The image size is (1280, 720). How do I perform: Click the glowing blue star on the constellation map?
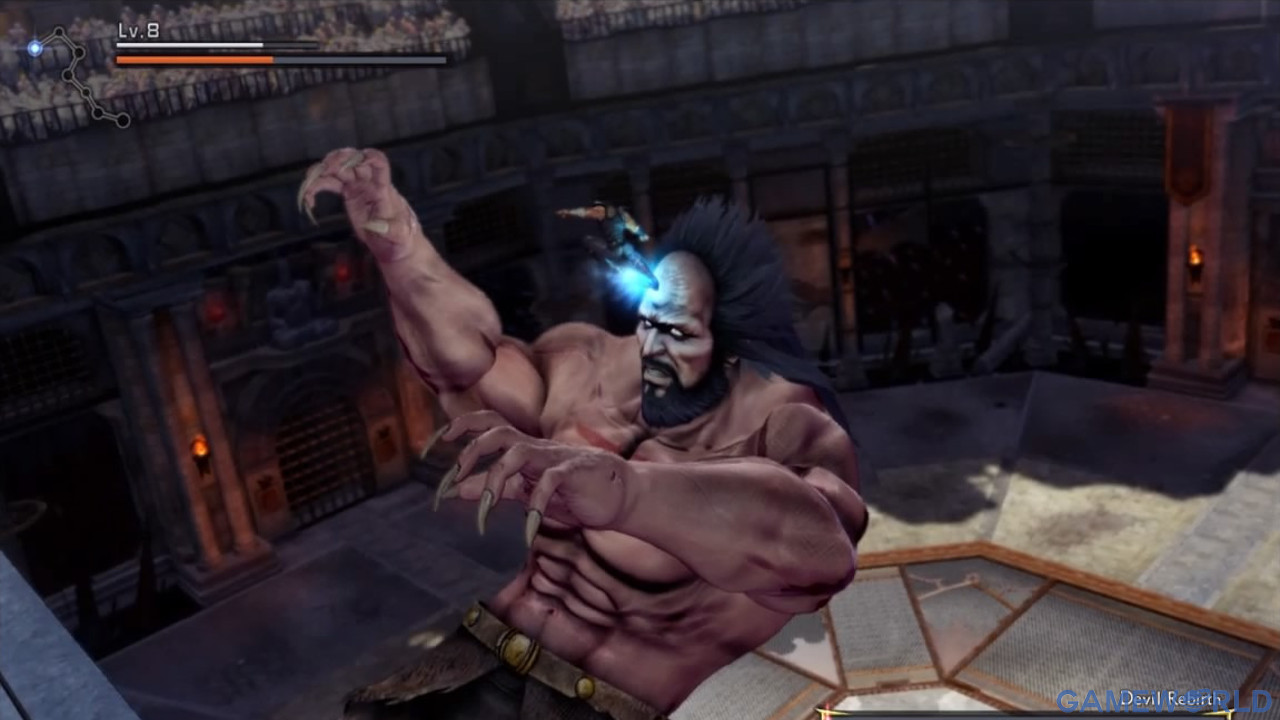click(35, 48)
